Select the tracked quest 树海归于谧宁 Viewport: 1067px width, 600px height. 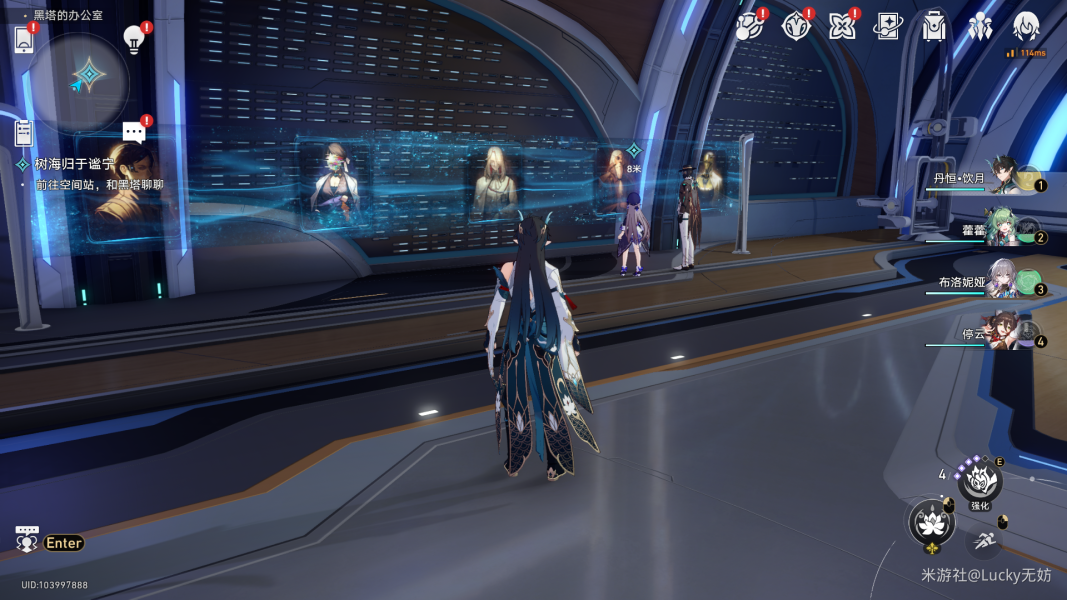pos(74,164)
